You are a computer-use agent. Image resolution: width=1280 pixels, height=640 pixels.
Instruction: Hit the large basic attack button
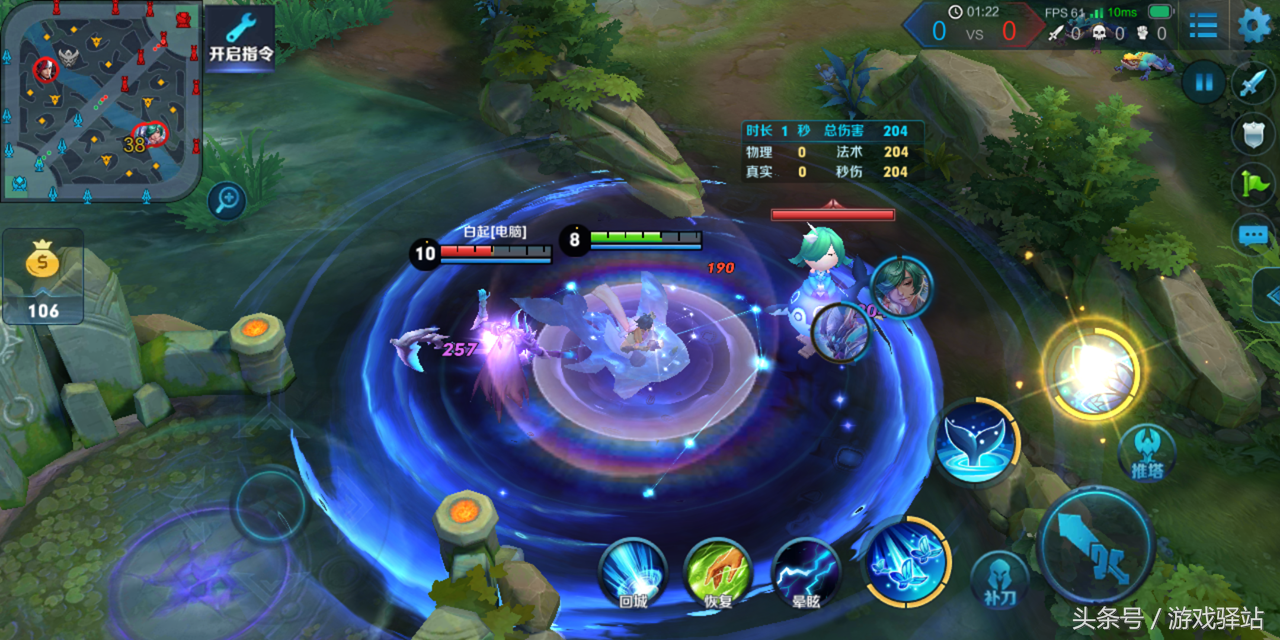1097,545
